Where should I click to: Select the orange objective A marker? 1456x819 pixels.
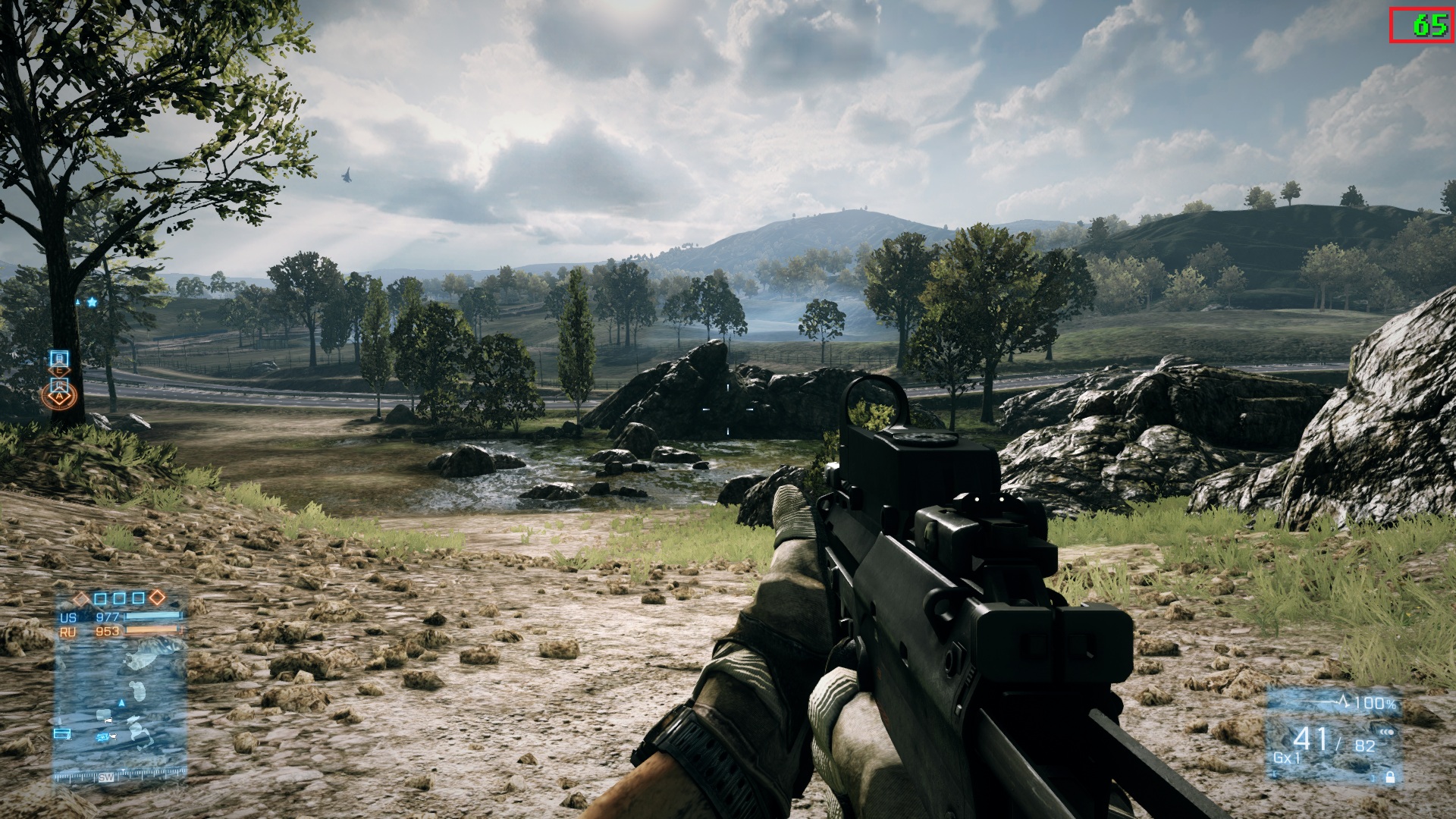pyautogui.click(x=59, y=395)
